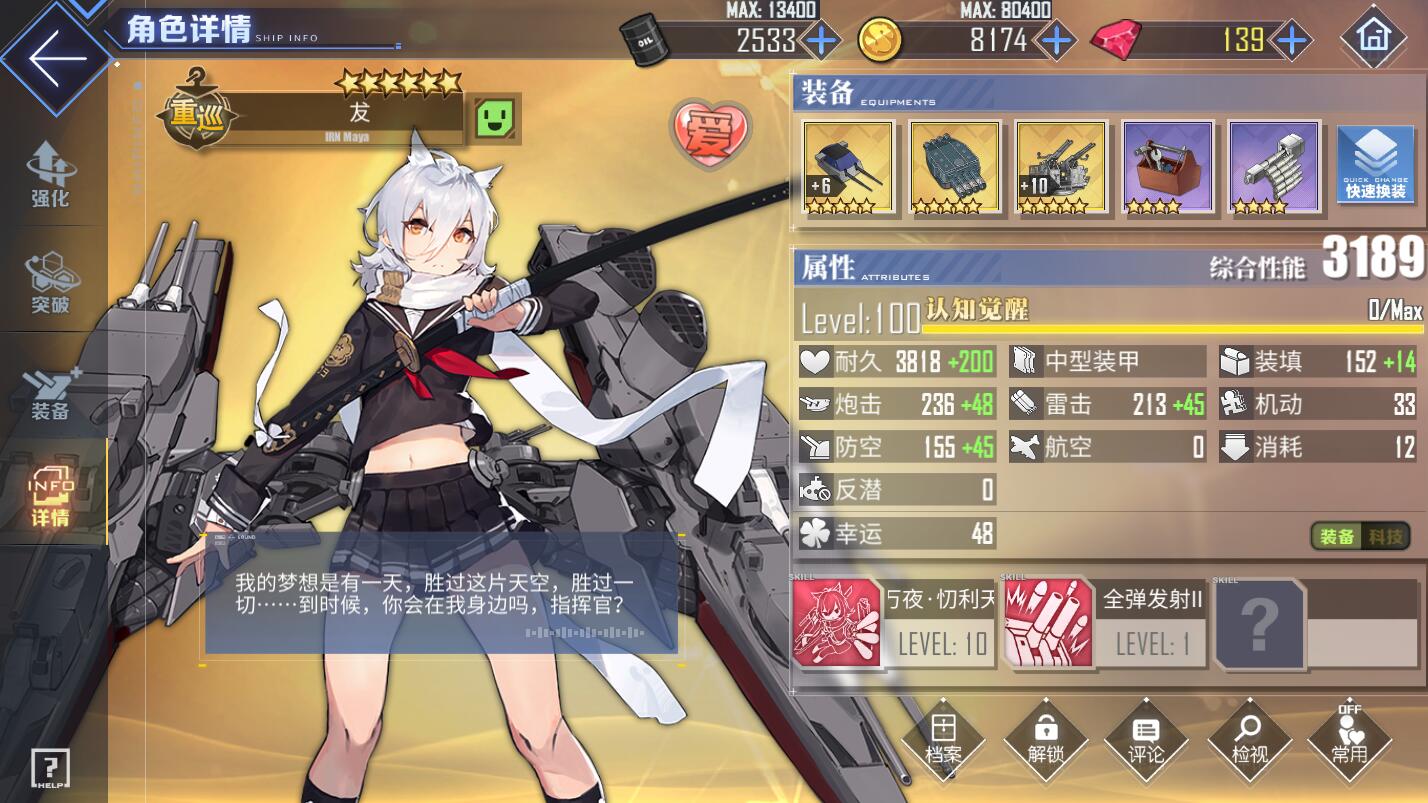
Task: Open the 强化 enhancement tab
Action: [50, 175]
